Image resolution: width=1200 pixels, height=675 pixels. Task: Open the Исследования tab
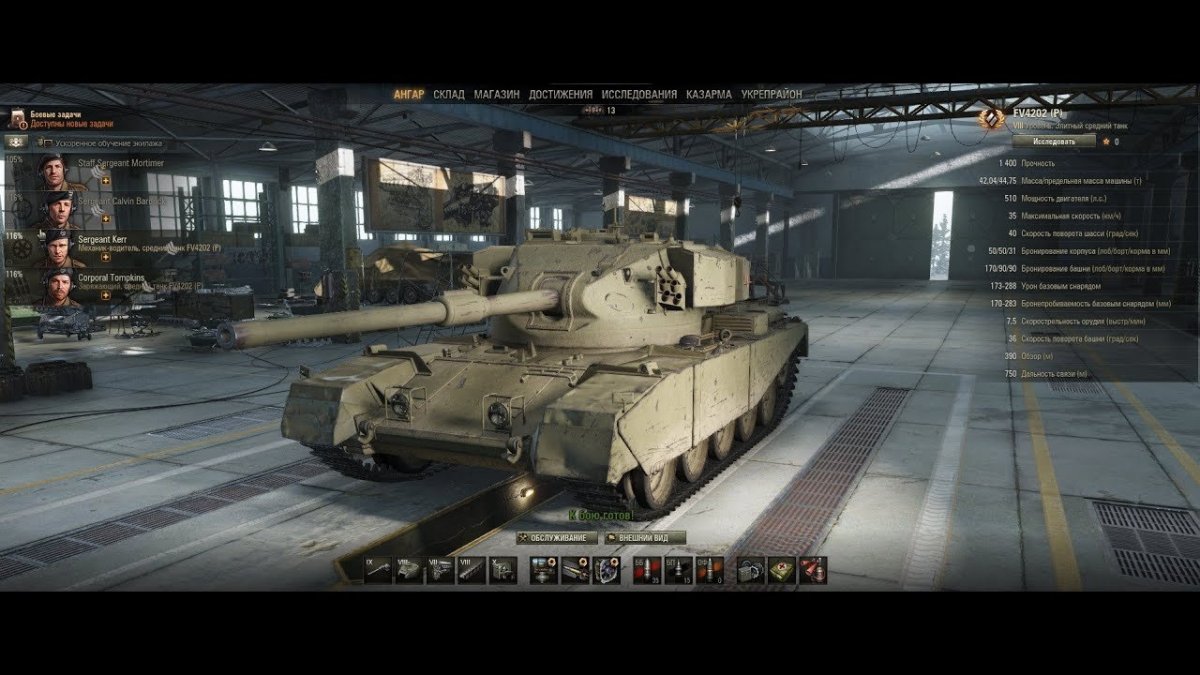tap(640, 94)
